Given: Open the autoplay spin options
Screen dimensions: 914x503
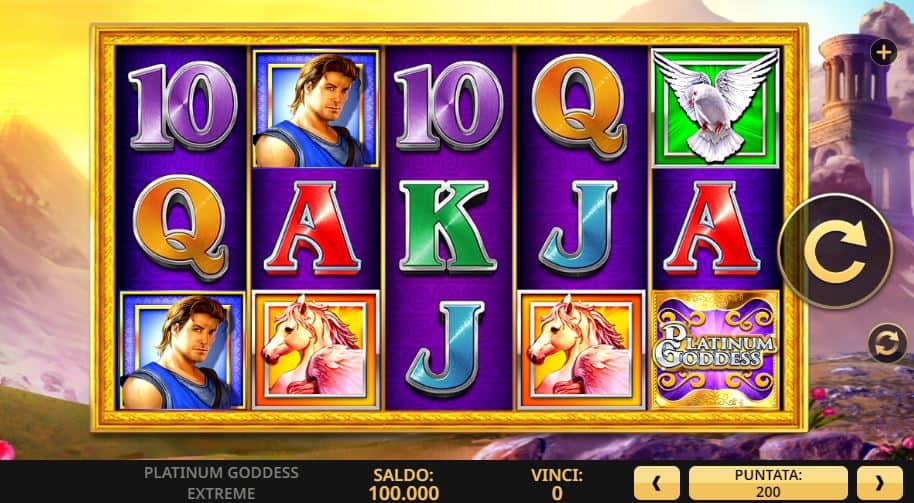Looking at the screenshot, I should tap(885, 342).
